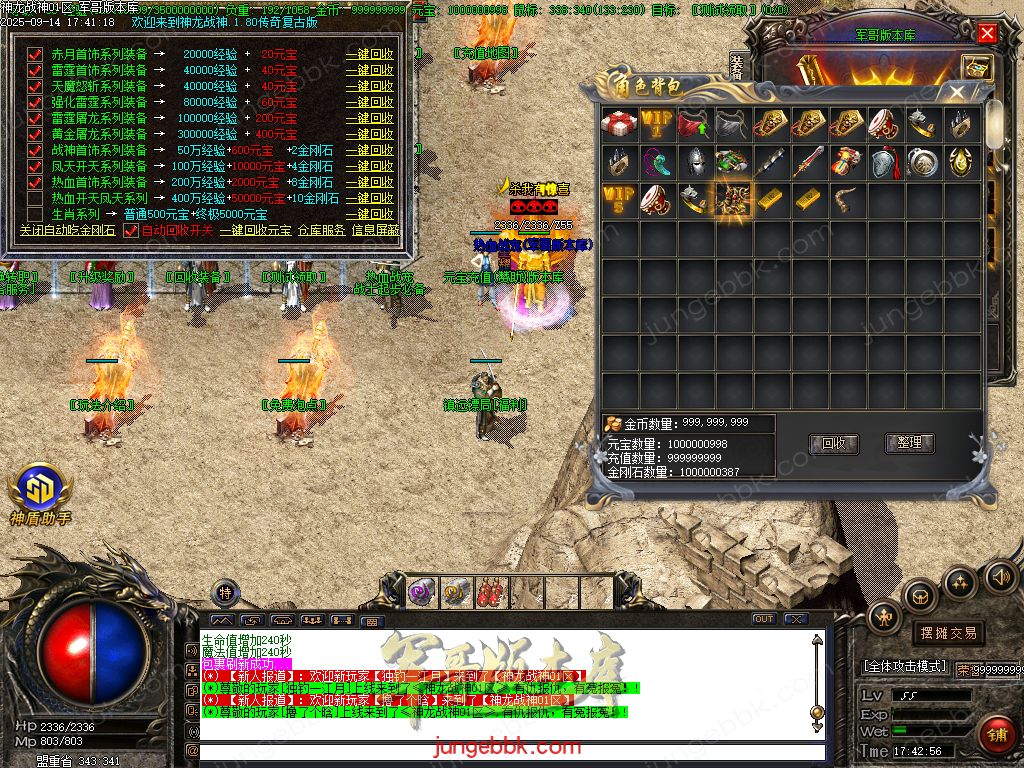The image size is (1024, 768).
Task: Uncheck the 赤月首饰系列装备 recycle checkbox
Action: (36, 55)
